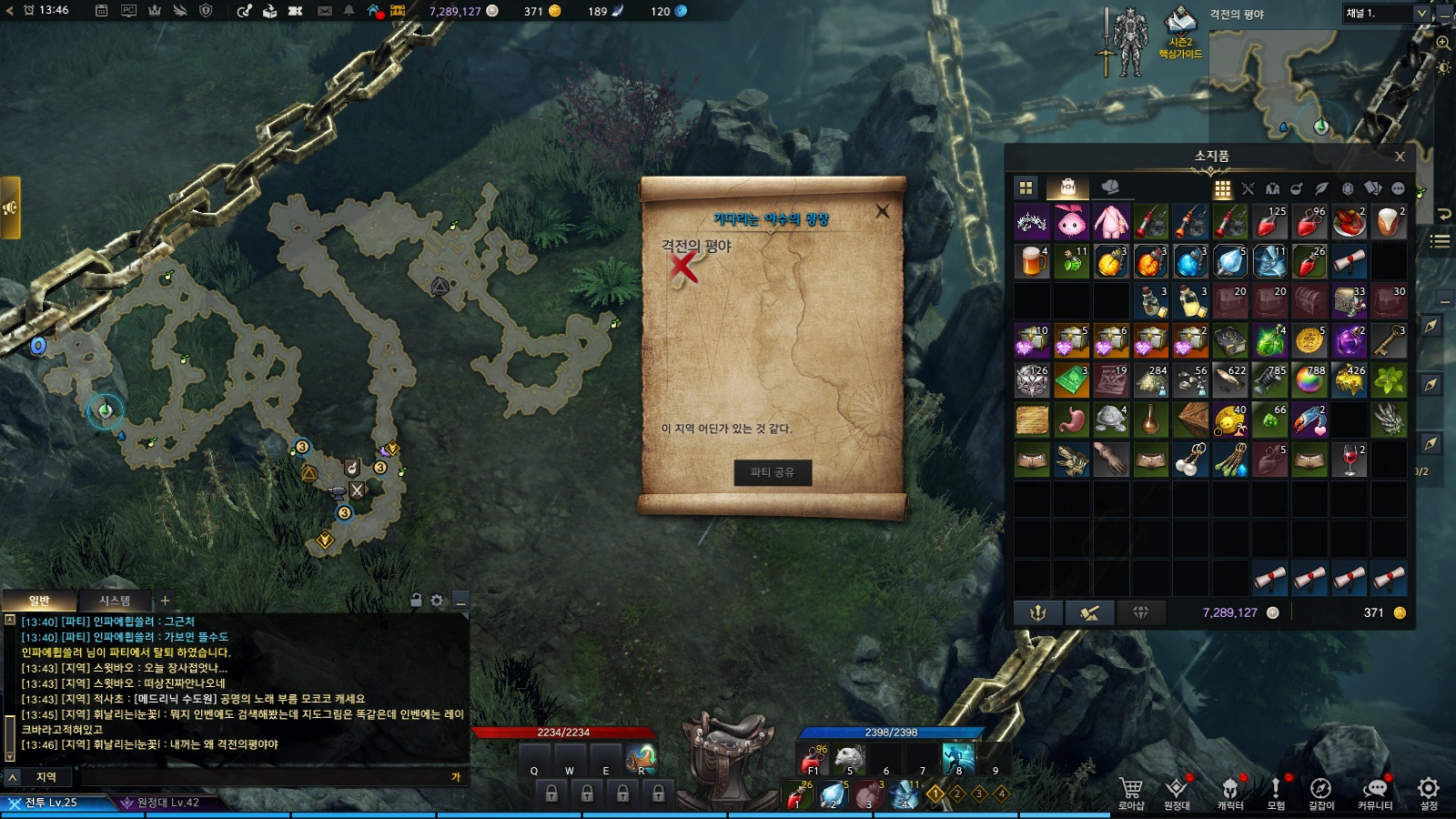
Task: Open chat settings gear icon
Action: 437,601
